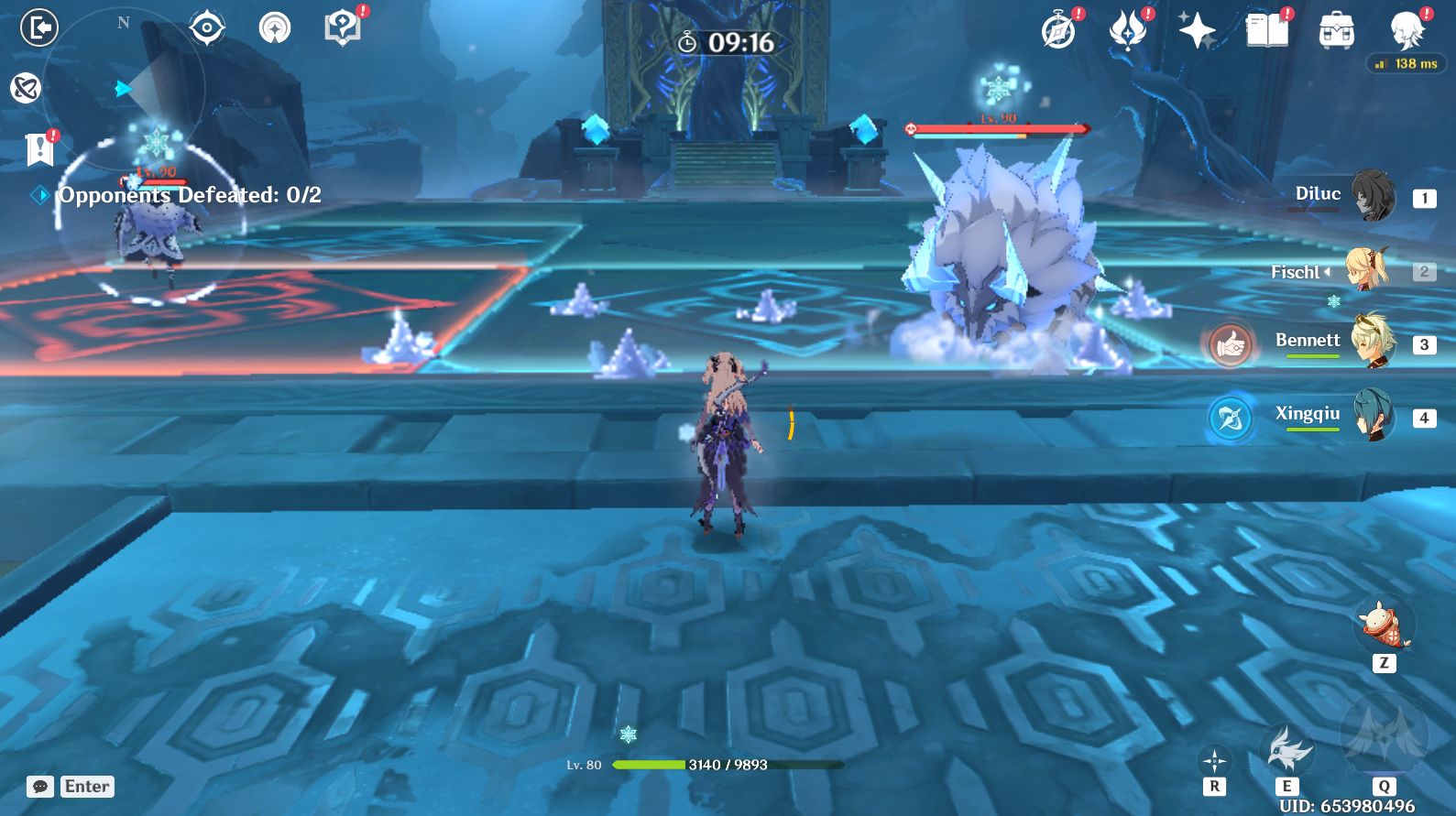Open the character screen via avatar icon
1456x816 pixels.
1406,27
